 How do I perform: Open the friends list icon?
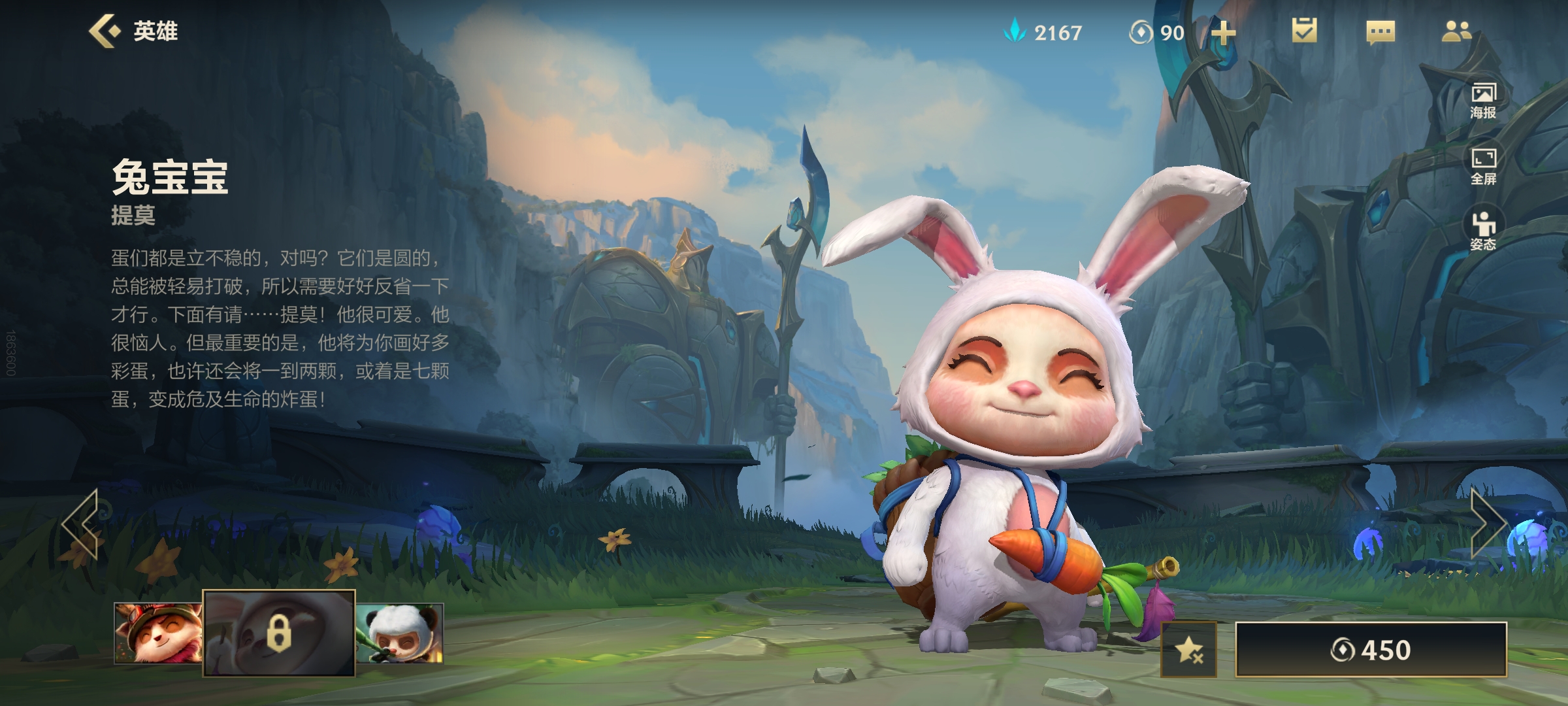pos(1456,31)
